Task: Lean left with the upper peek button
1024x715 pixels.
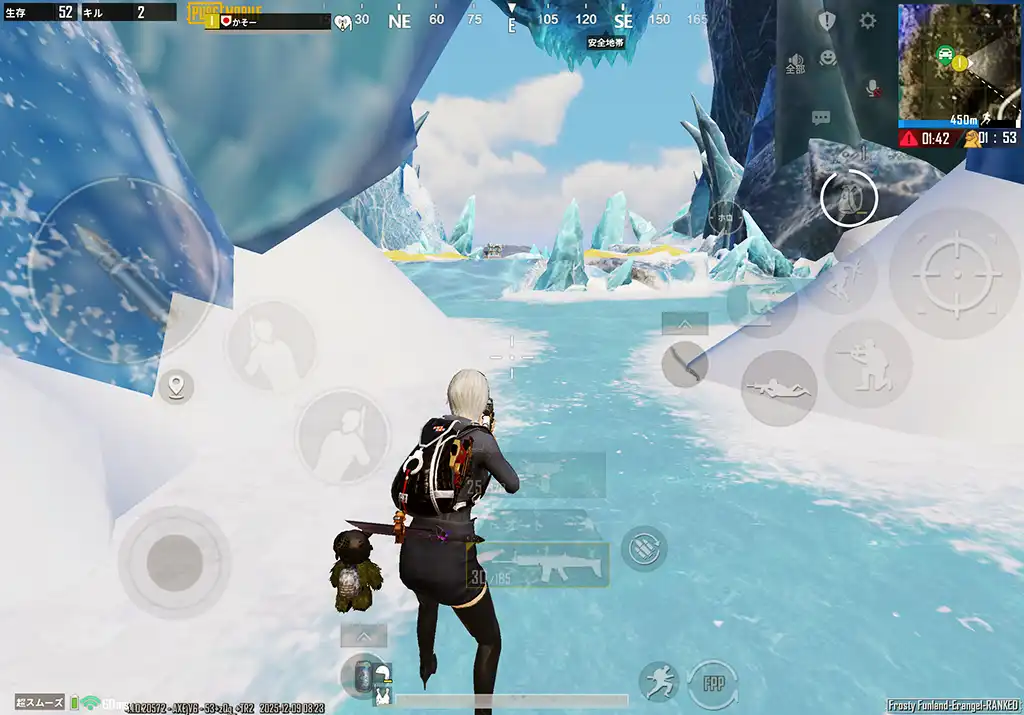Action: tap(272, 346)
